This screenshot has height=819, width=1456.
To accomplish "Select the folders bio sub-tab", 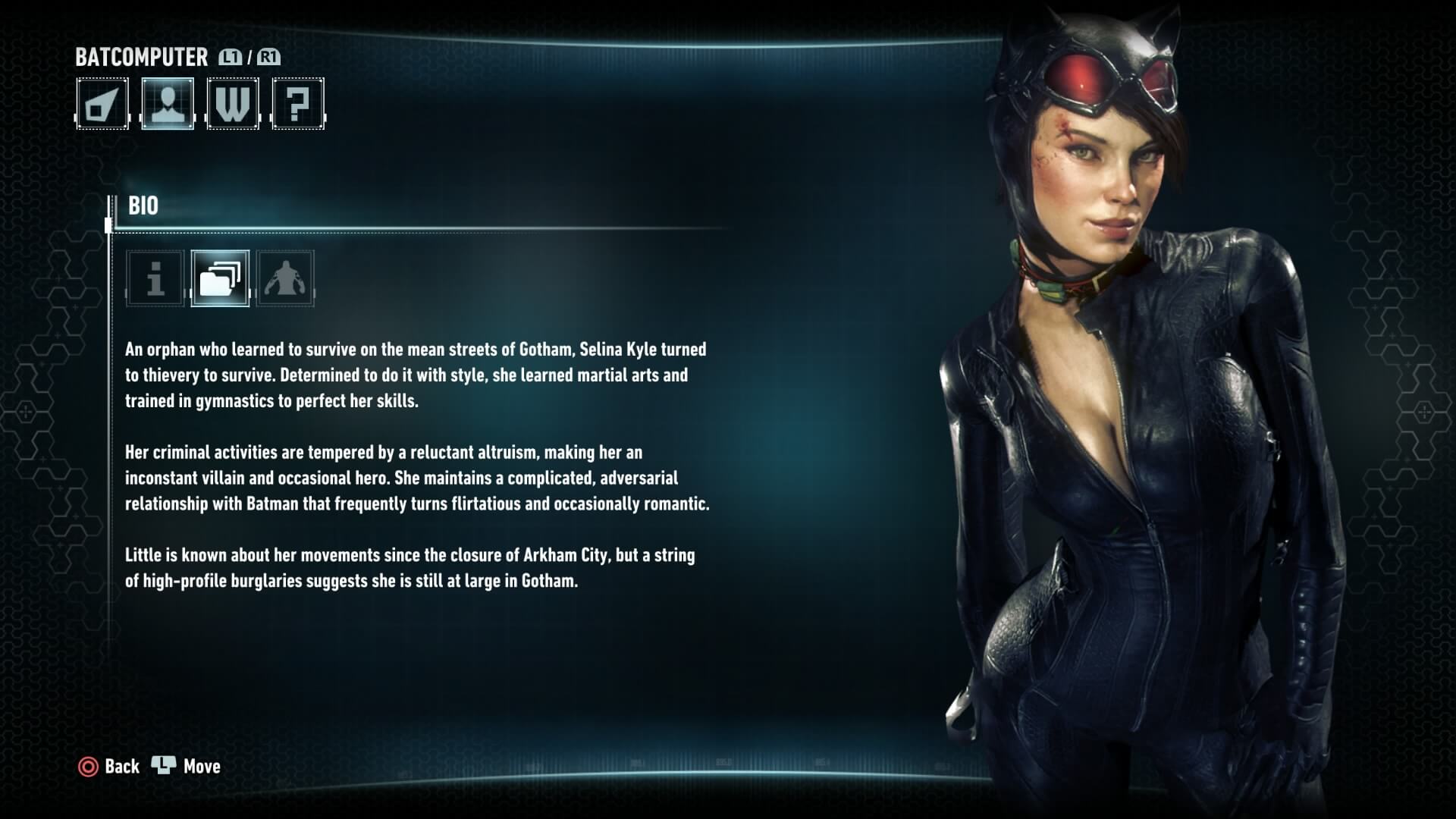I will [220, 278].
